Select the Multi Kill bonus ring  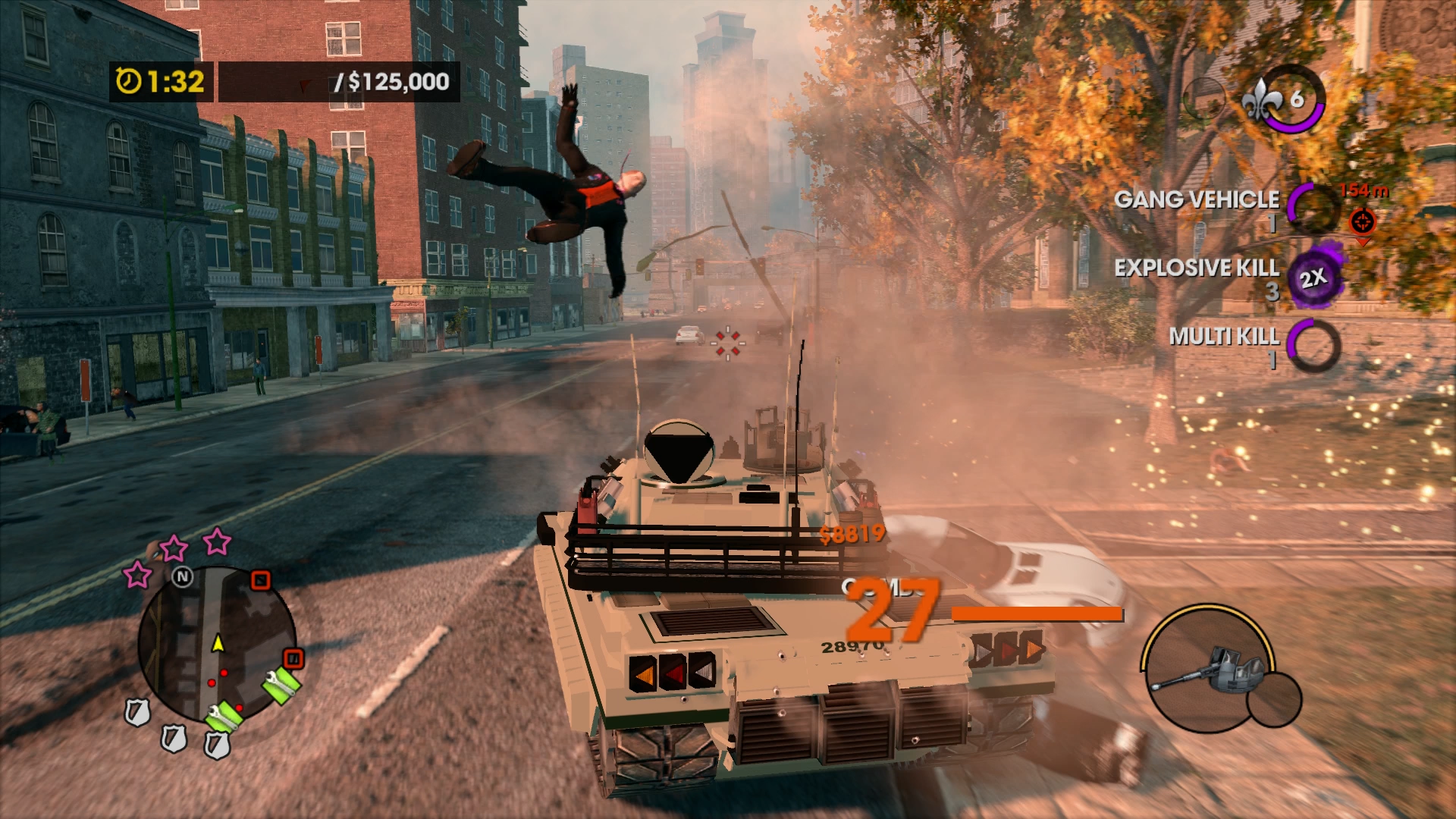click(x=1313, y=345)
